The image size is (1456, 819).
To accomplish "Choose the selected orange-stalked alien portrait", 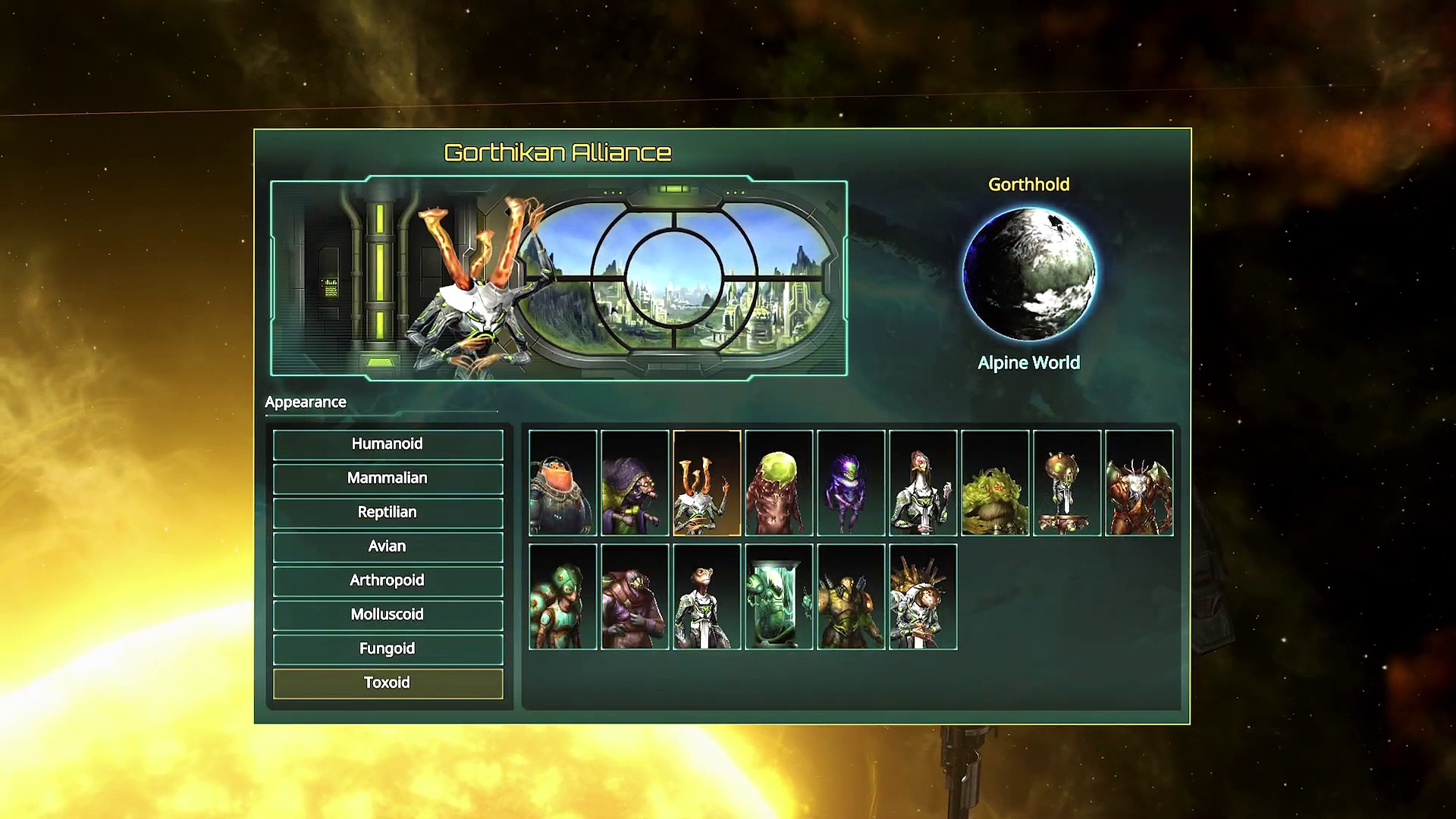I will coord(707,483).
